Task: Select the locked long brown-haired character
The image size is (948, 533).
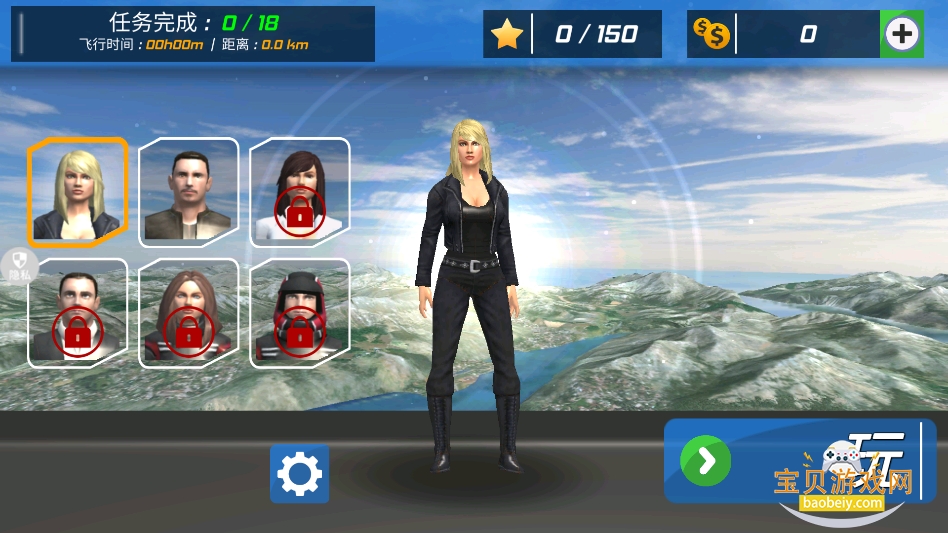Action: [188, 312]
